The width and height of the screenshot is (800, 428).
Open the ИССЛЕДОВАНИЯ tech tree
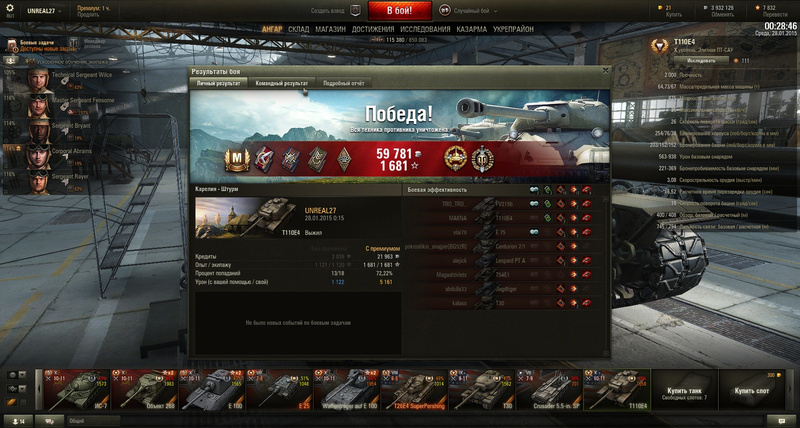[425, 30]
